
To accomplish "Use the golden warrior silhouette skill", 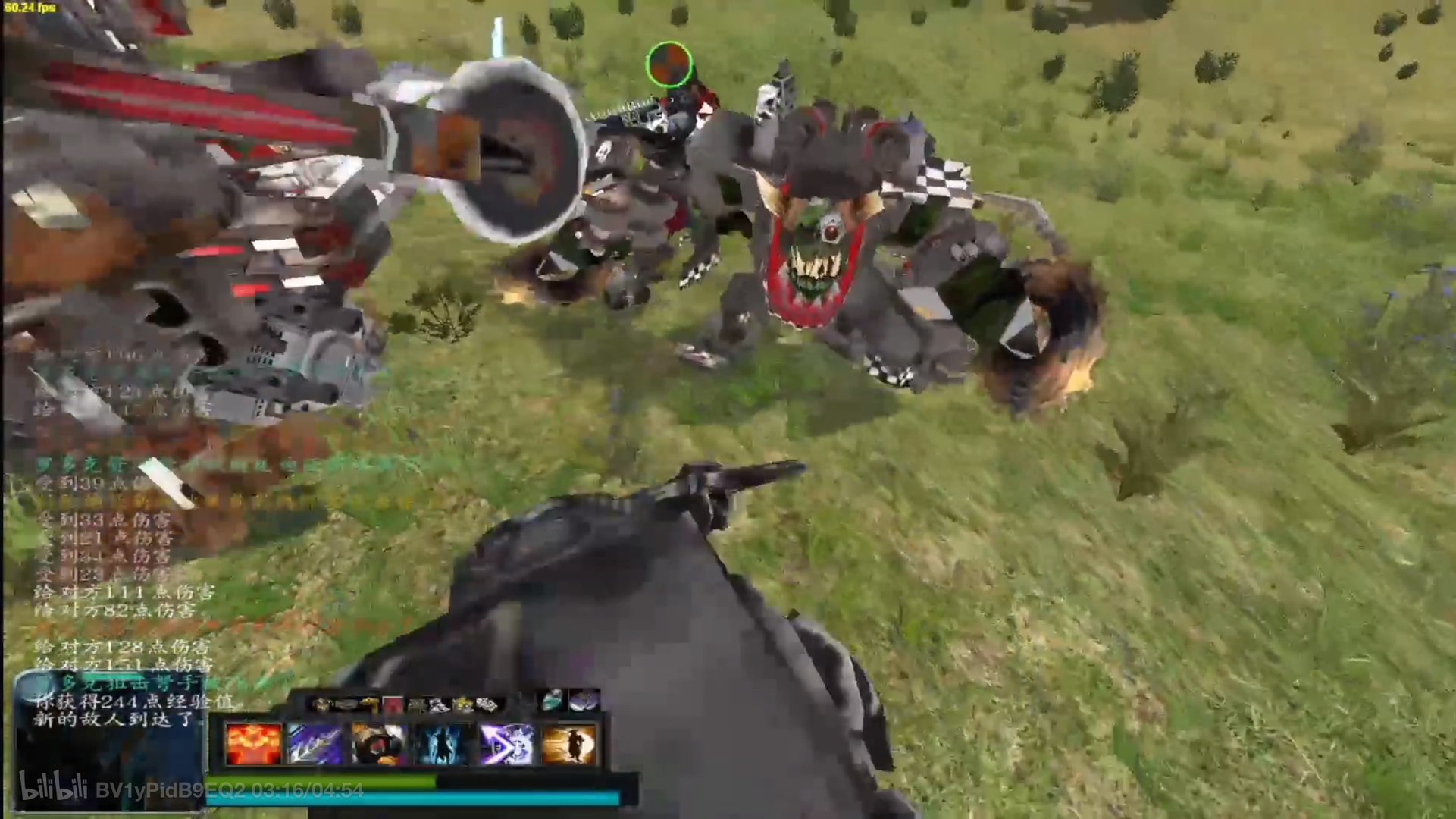I will coord(568,744).
